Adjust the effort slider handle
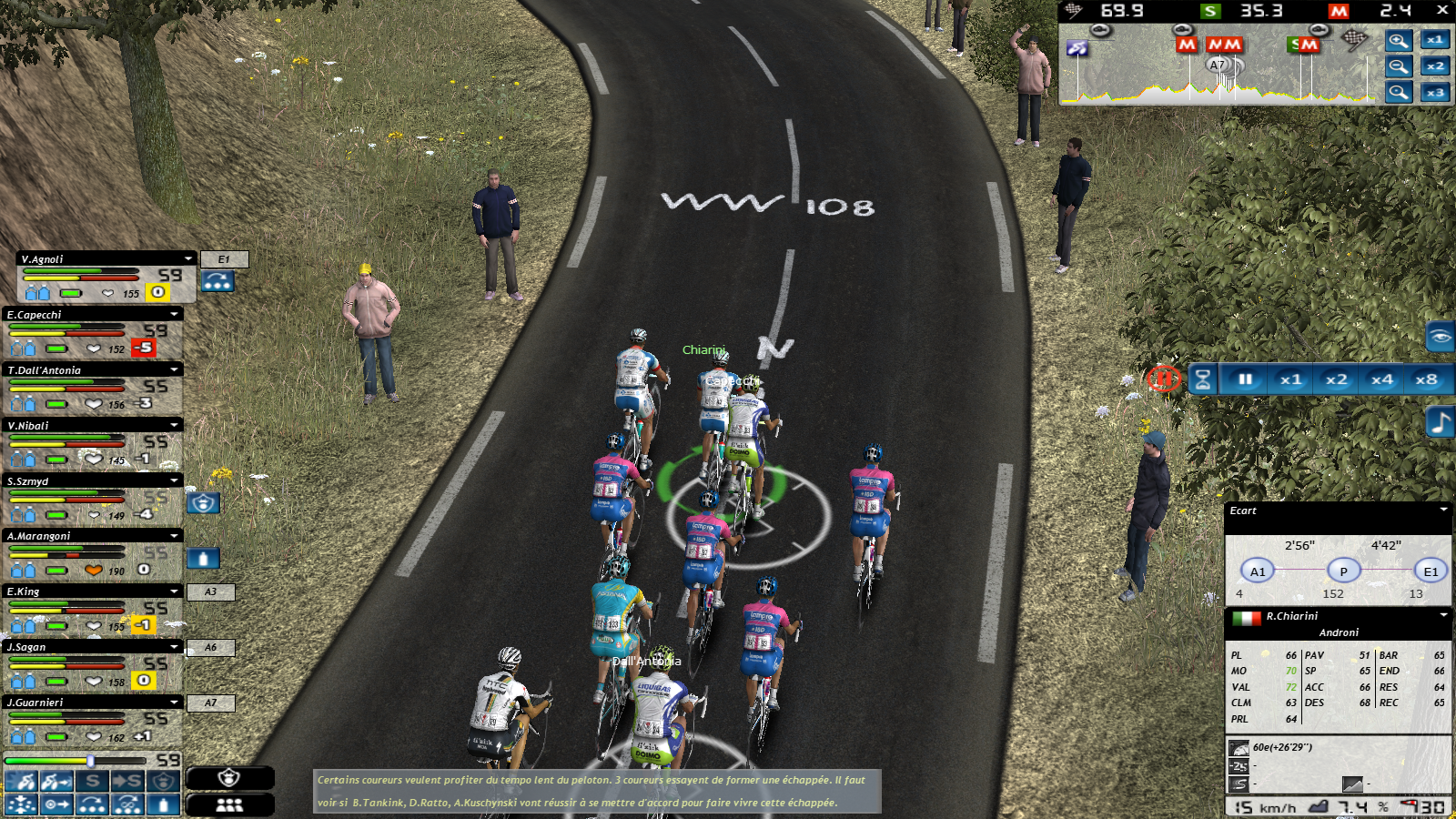The height and width of the screenshot is (819, 1456). [x=90, y=761]
